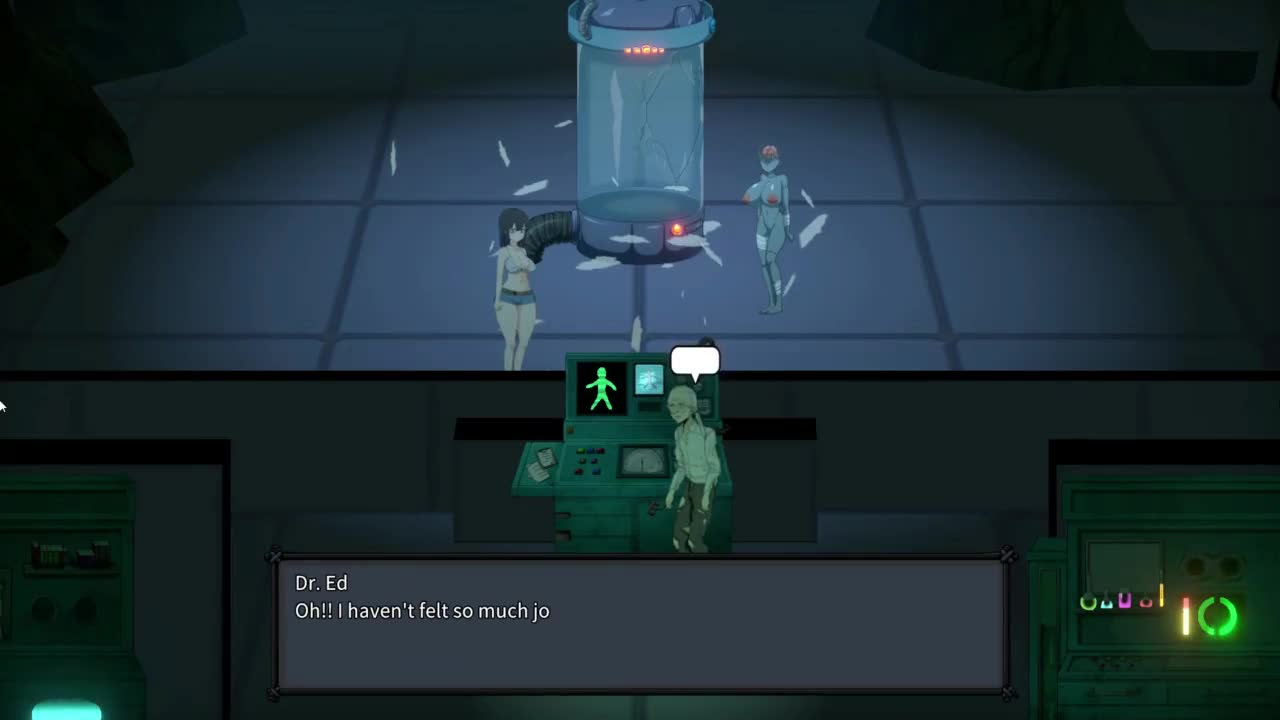Advance Dr. Ed's dialogue text box

[x=640, y=625]
